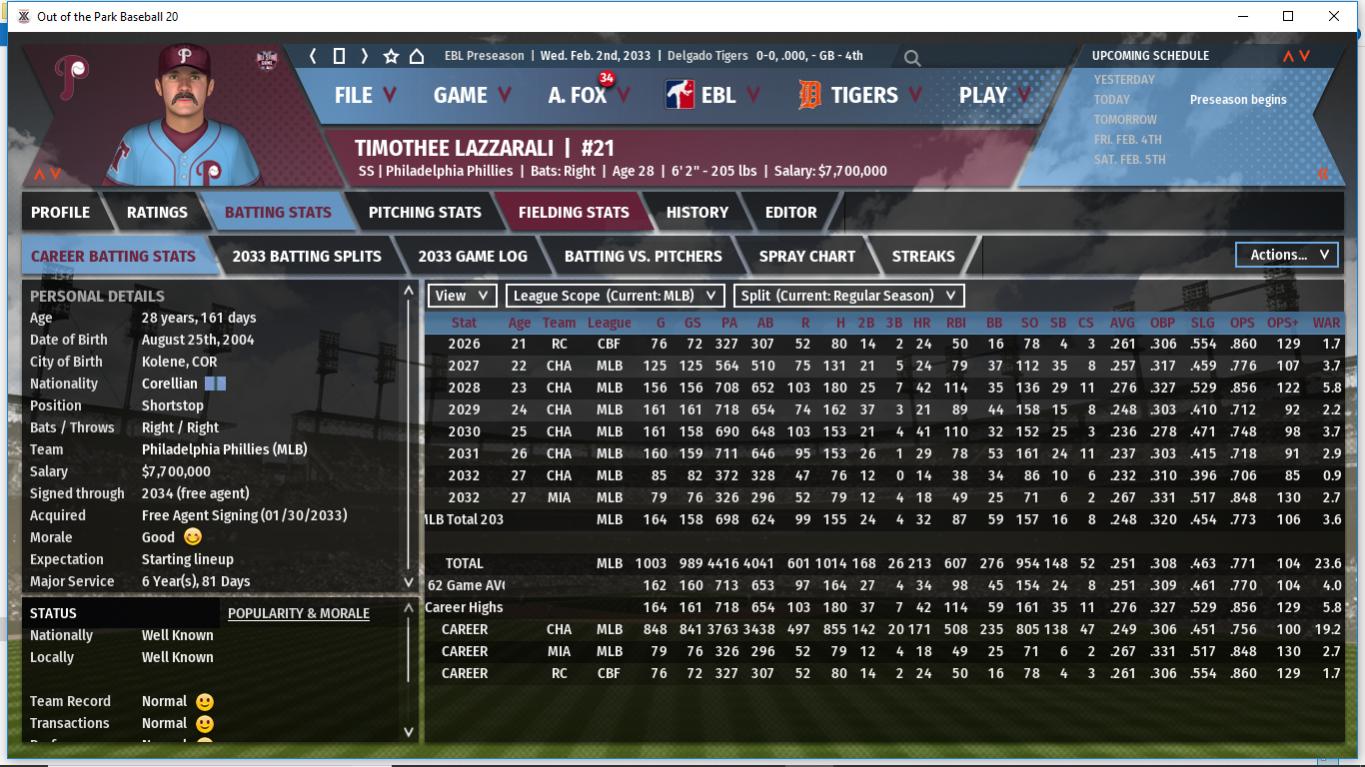Open the A. FOX manager menu
Screen dimensions: 1365x767
tap(588, 95)
